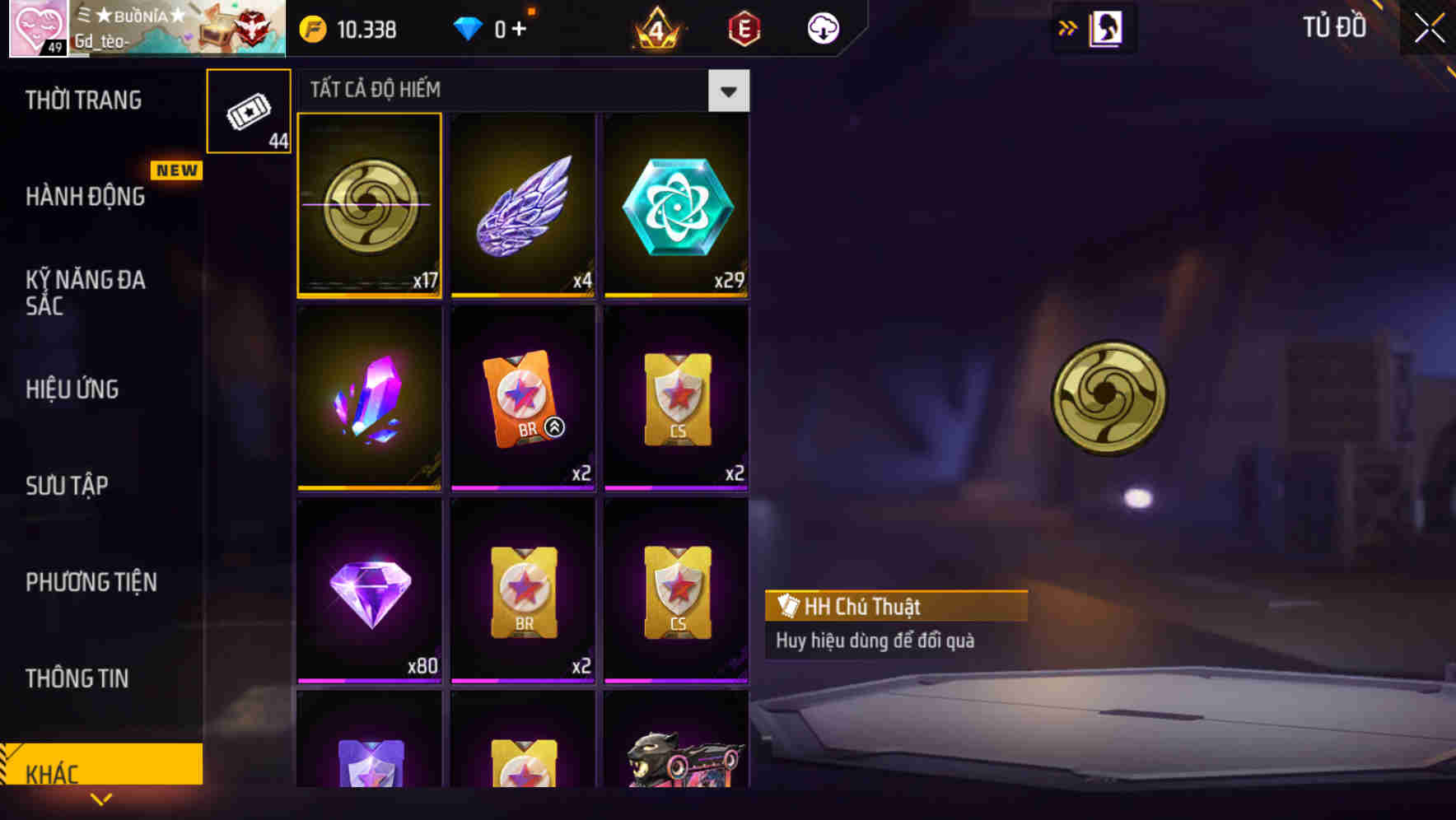
Task: Open the level 4 crown badge
Action: (x=653, y=27)
